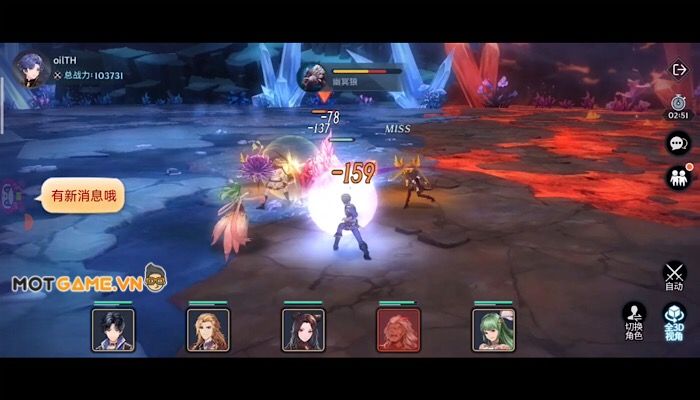Select the blonde long-haired hero portrait
This screenshot has width=700, height=400.
pyautogui.click(x=207, y=329)
